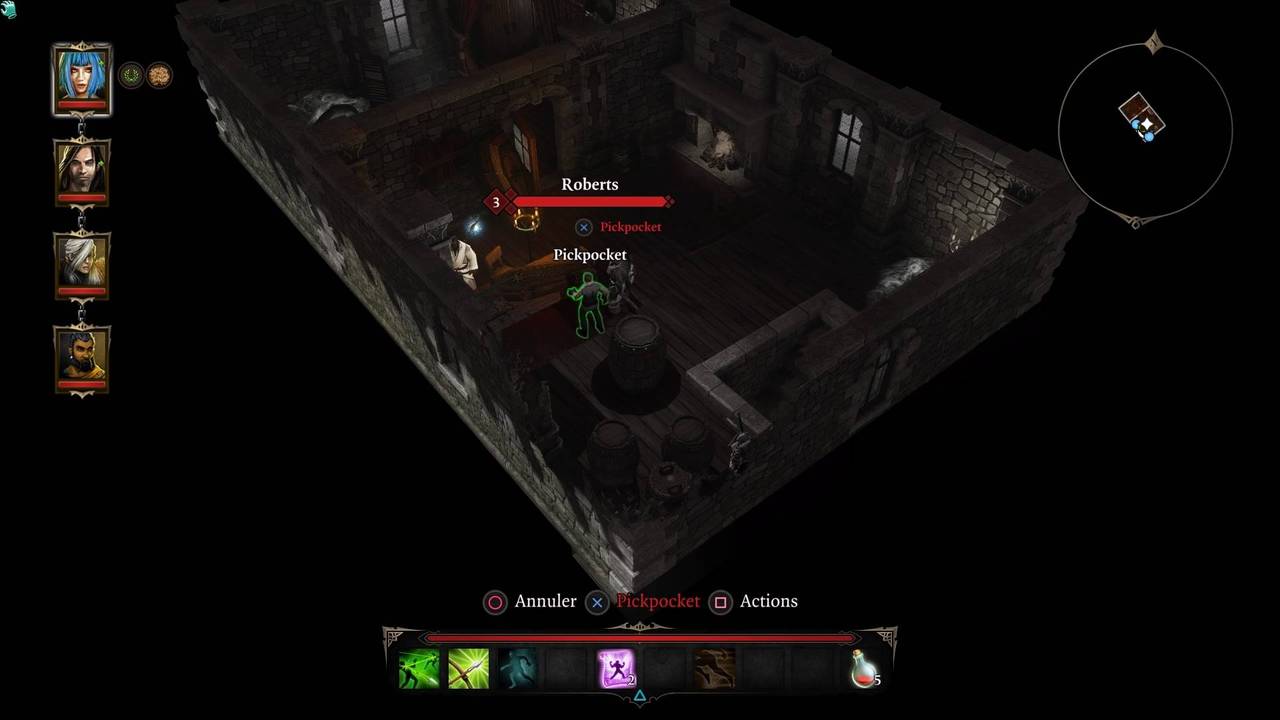This screenshot has height=720, width=1280.
Task: Open the circular minimap
Action: coord(1145,128)
